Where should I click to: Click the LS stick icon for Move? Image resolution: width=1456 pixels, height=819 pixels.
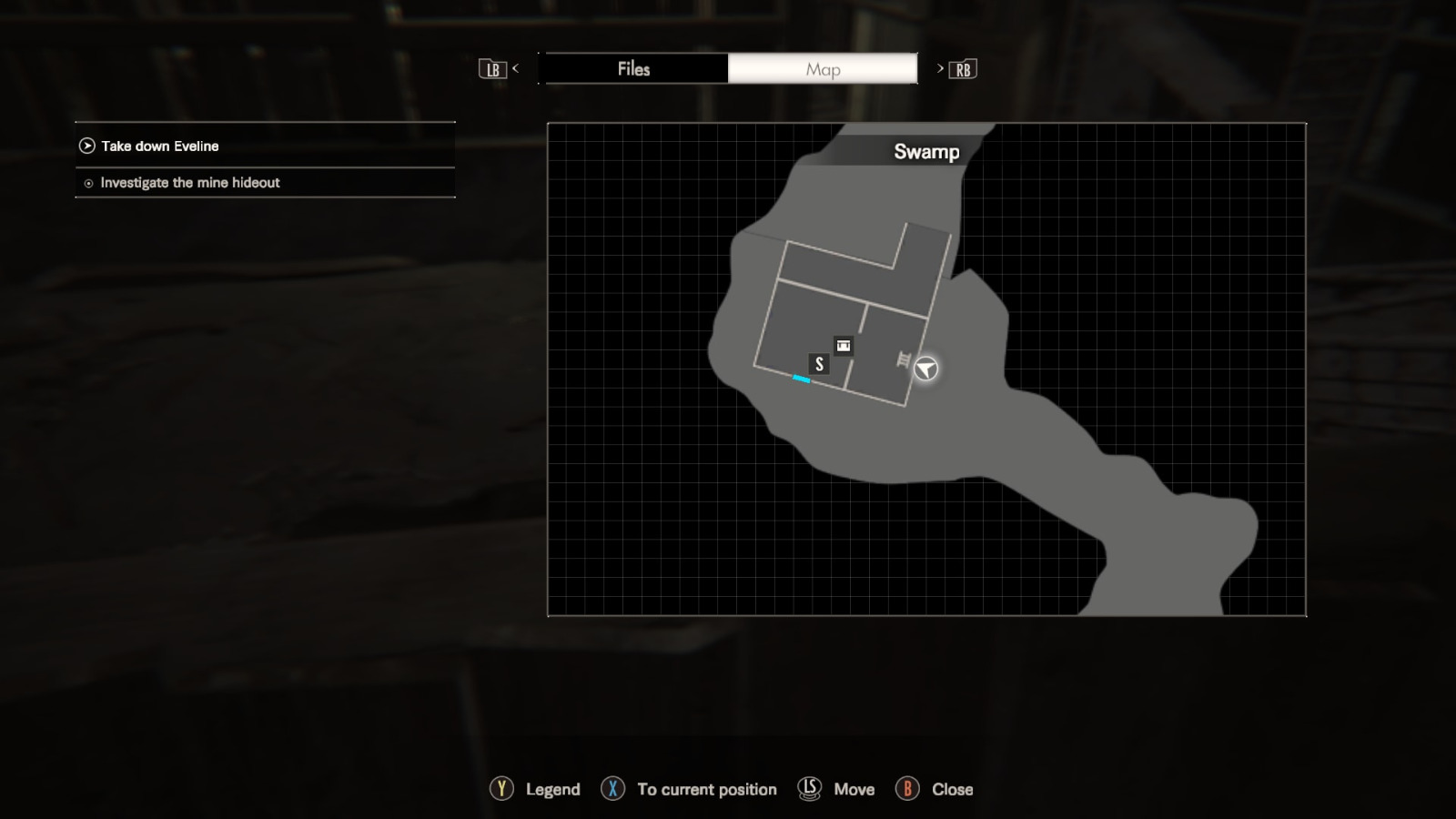[x=808, y=789]
